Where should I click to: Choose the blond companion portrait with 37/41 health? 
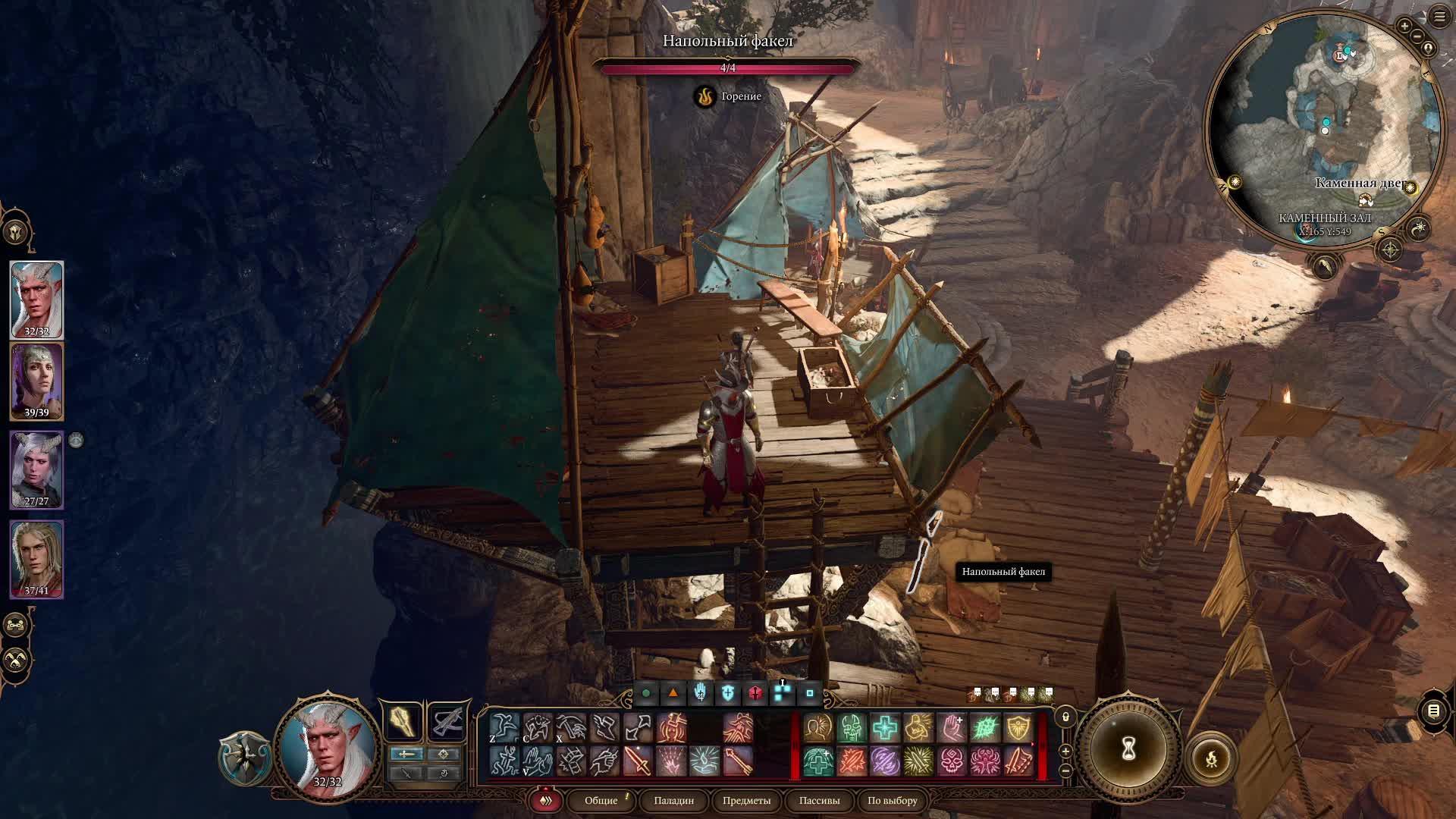tap(36, 558)
